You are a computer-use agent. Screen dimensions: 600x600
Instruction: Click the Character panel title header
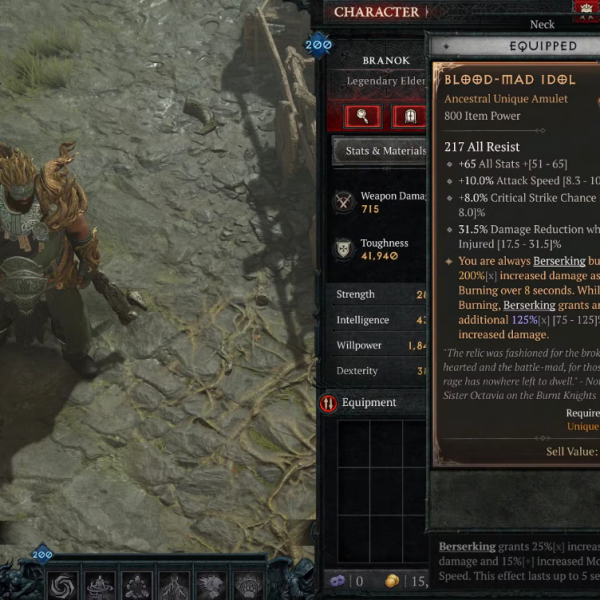tap(376, 12)
